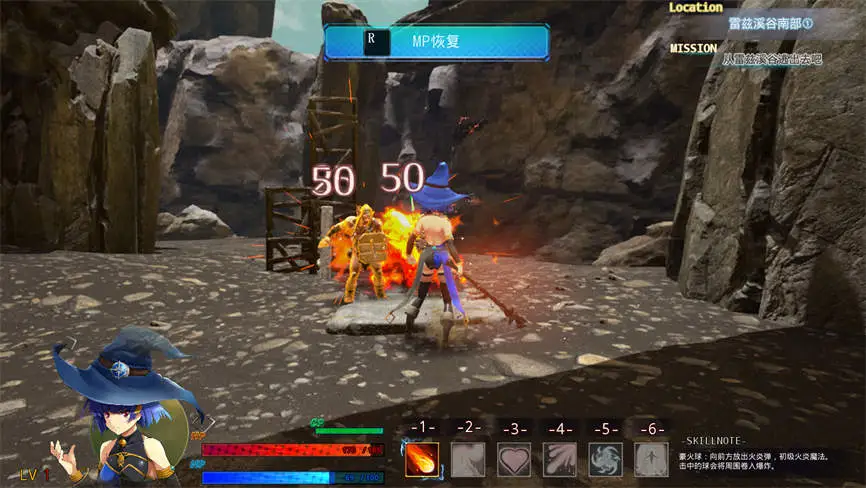
Task: Select the standing figure skill in slot 6
Action: tap(651, 459)
